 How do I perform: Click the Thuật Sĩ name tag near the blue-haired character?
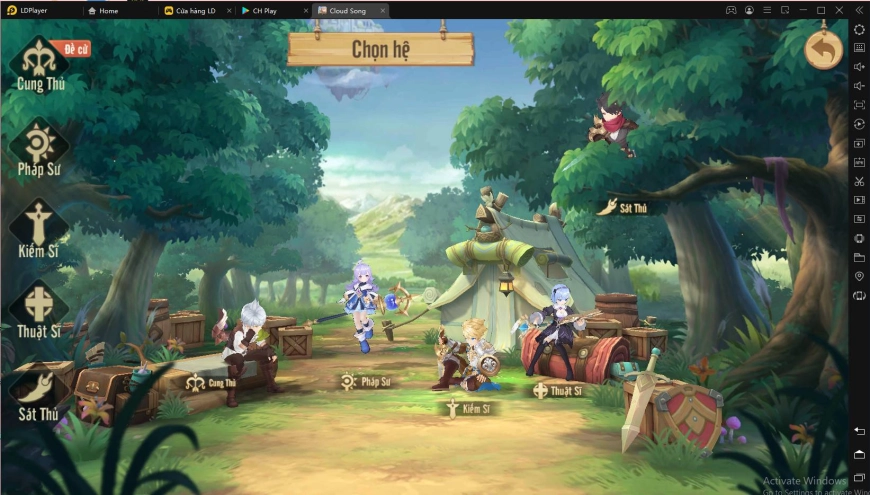pos(558,390)
